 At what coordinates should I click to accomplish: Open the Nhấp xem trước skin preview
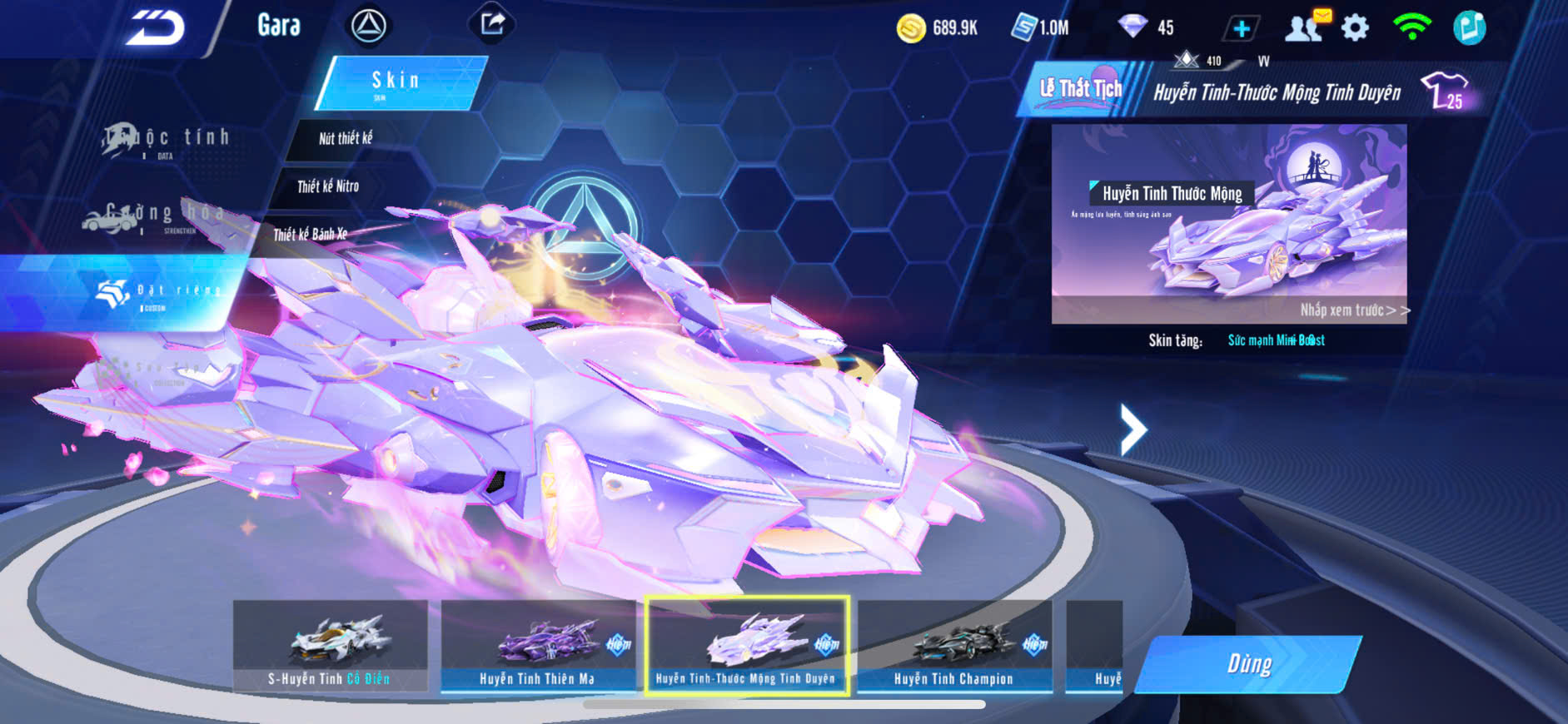point(1354,310)
